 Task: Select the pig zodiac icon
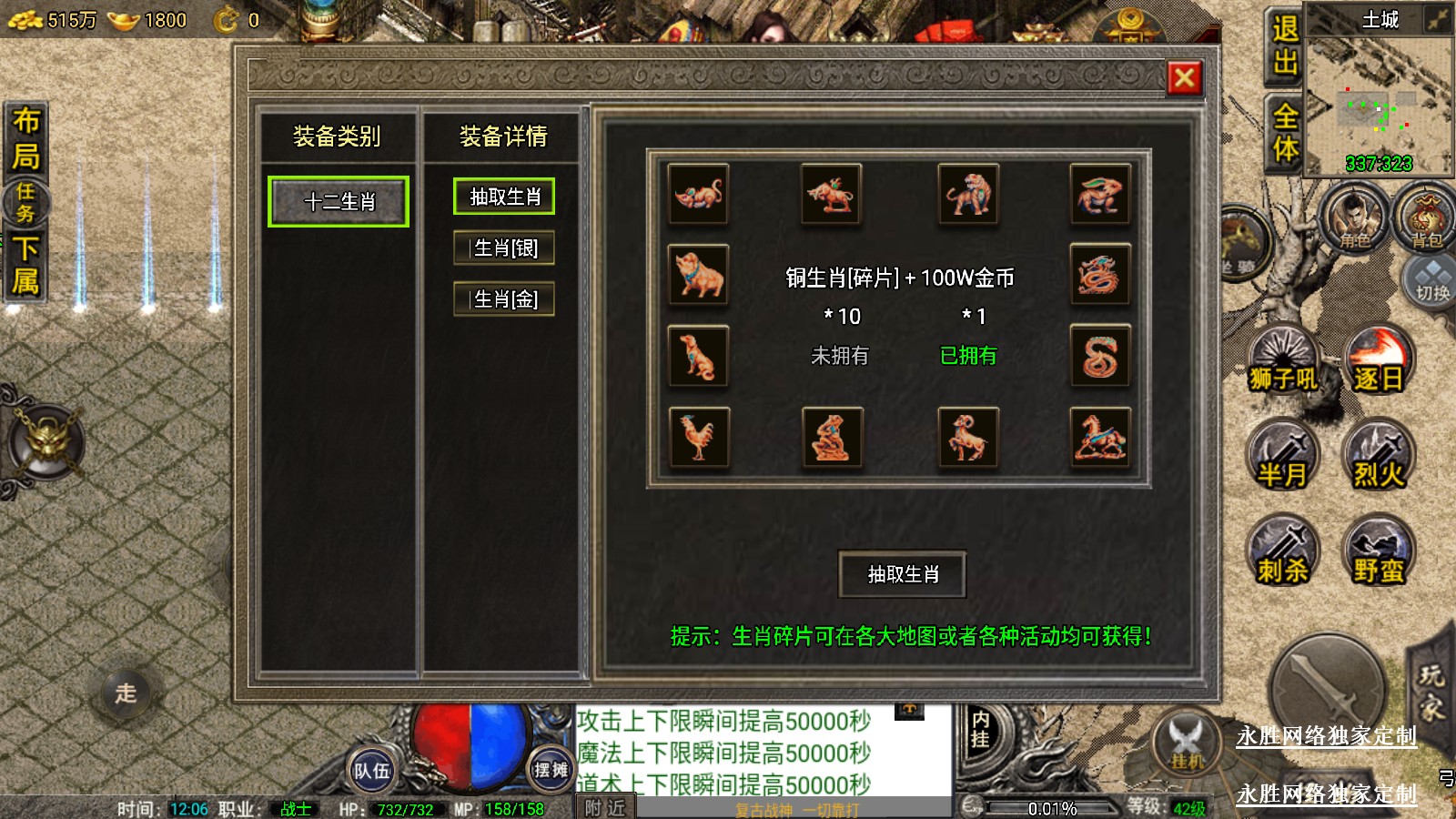698,274
